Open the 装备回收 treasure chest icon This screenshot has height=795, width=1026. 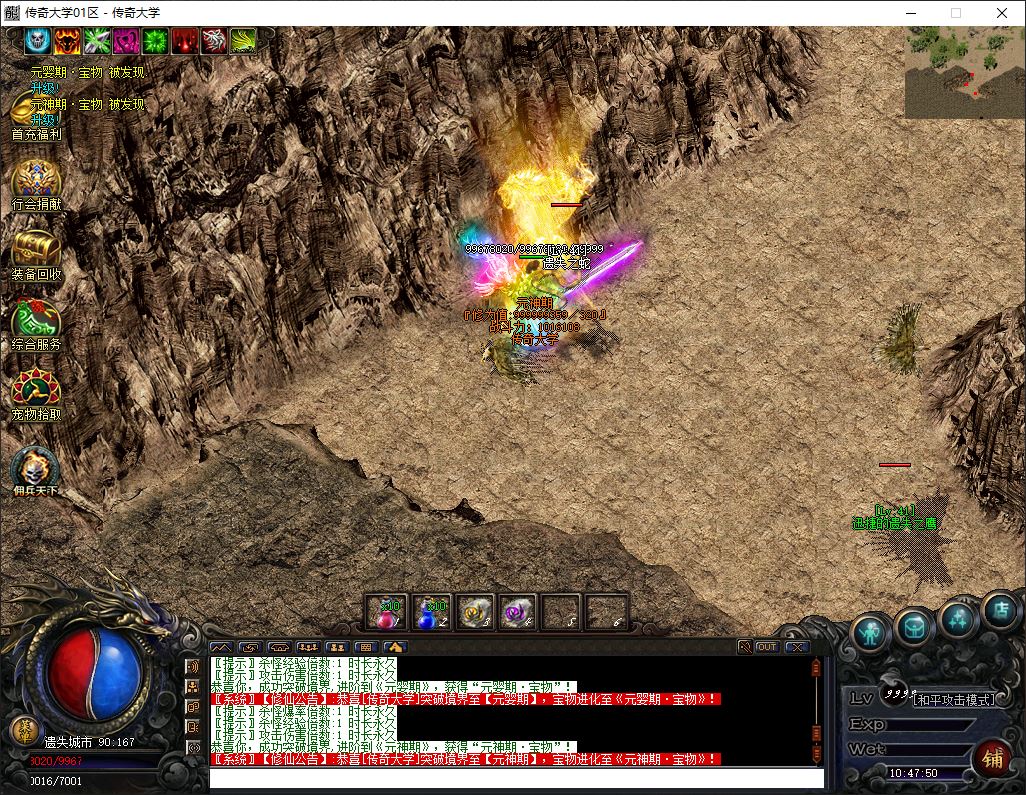coord(36,250)
